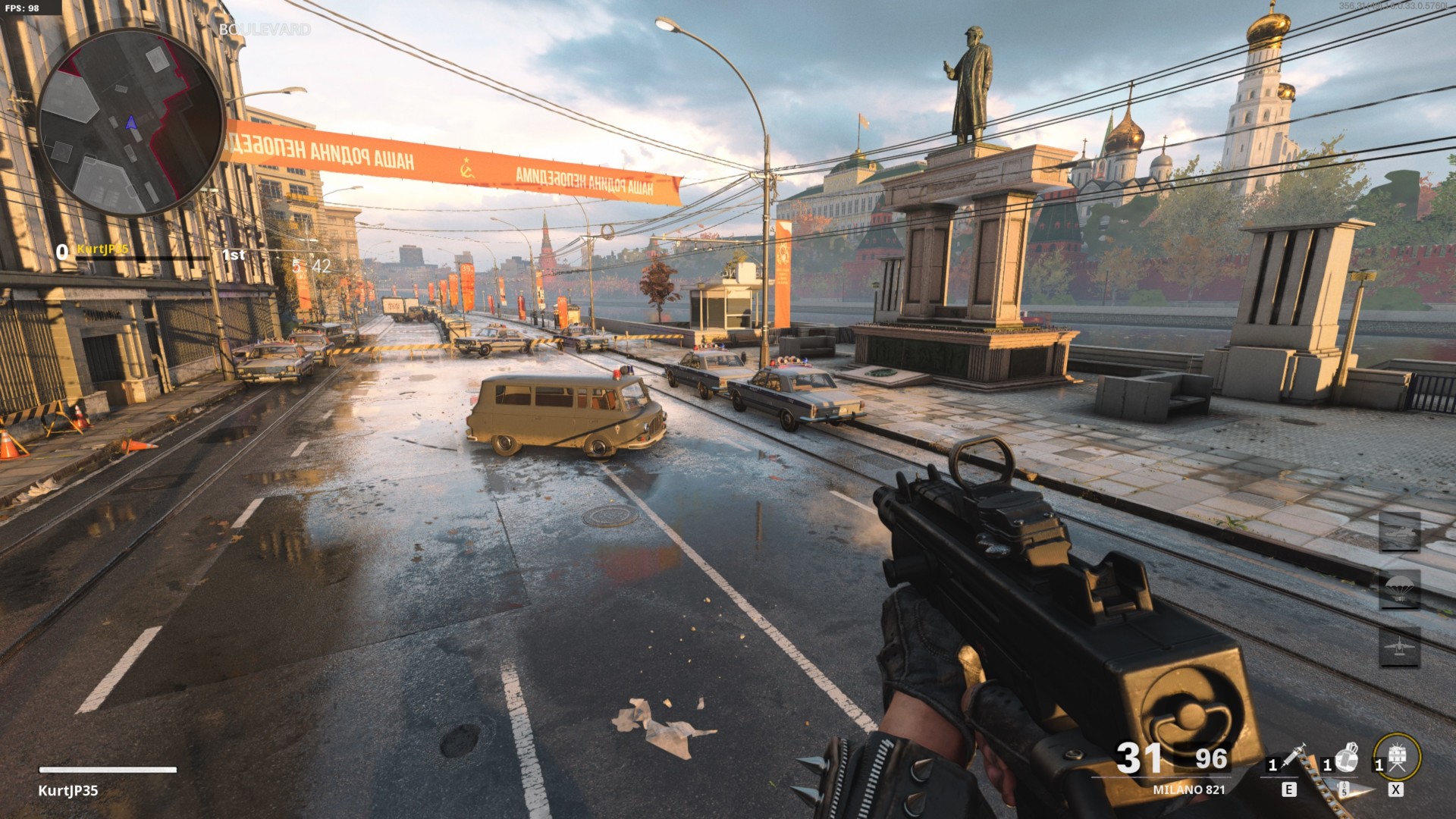This screenshot has height=819, width=1456.
Task: Click the circular minimap
Action: [130, 123]
